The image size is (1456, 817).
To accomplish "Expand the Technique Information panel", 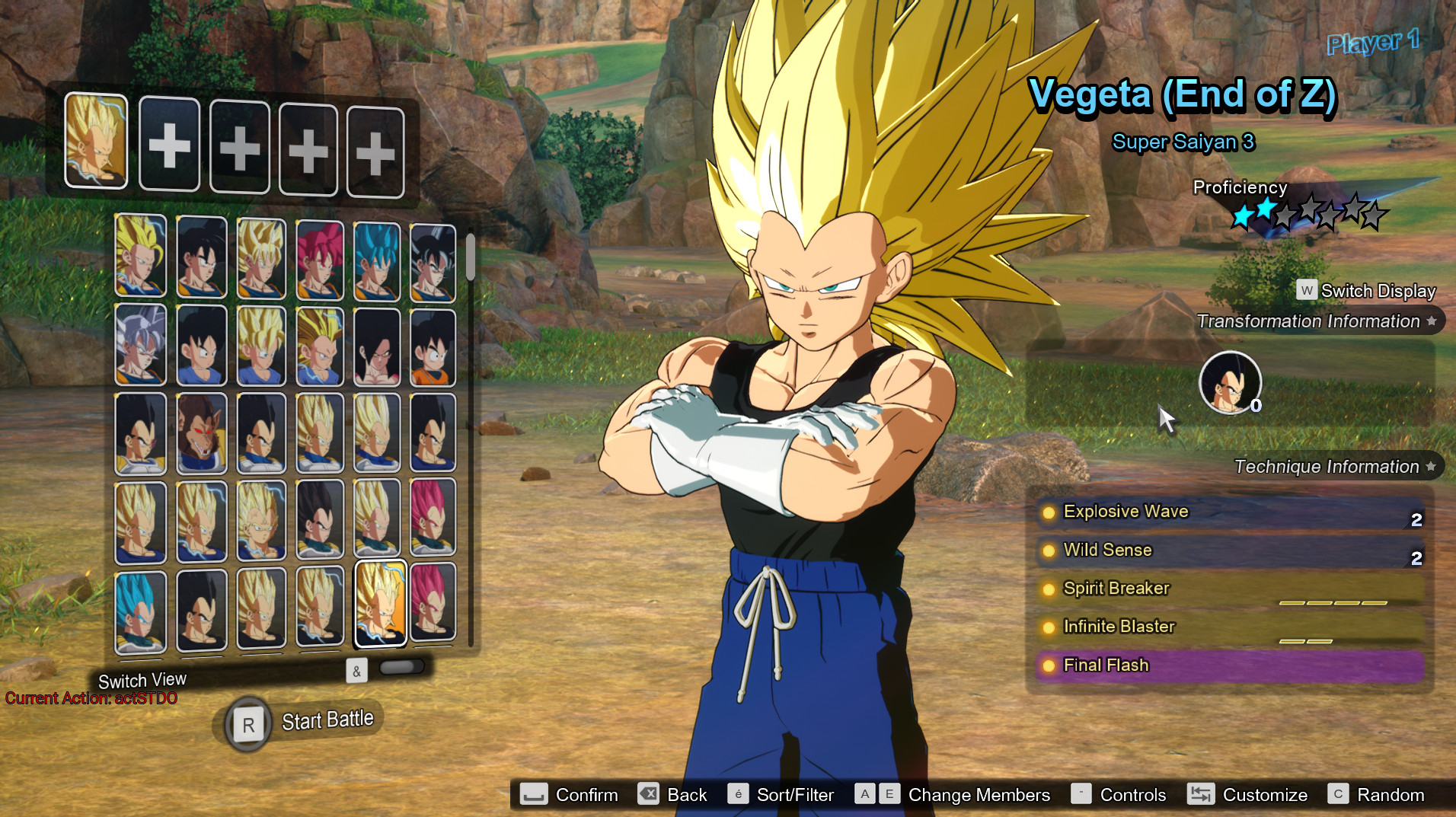I will (1327, 466).
